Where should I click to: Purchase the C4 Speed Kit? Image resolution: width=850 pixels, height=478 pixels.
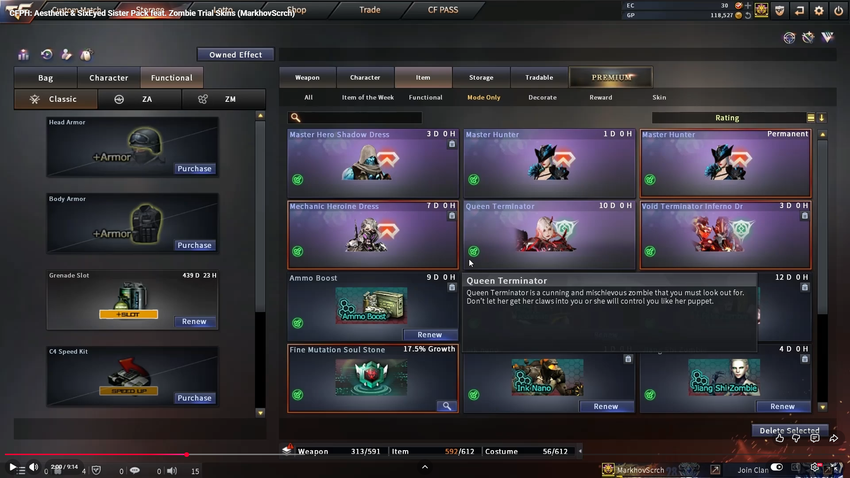194,398
